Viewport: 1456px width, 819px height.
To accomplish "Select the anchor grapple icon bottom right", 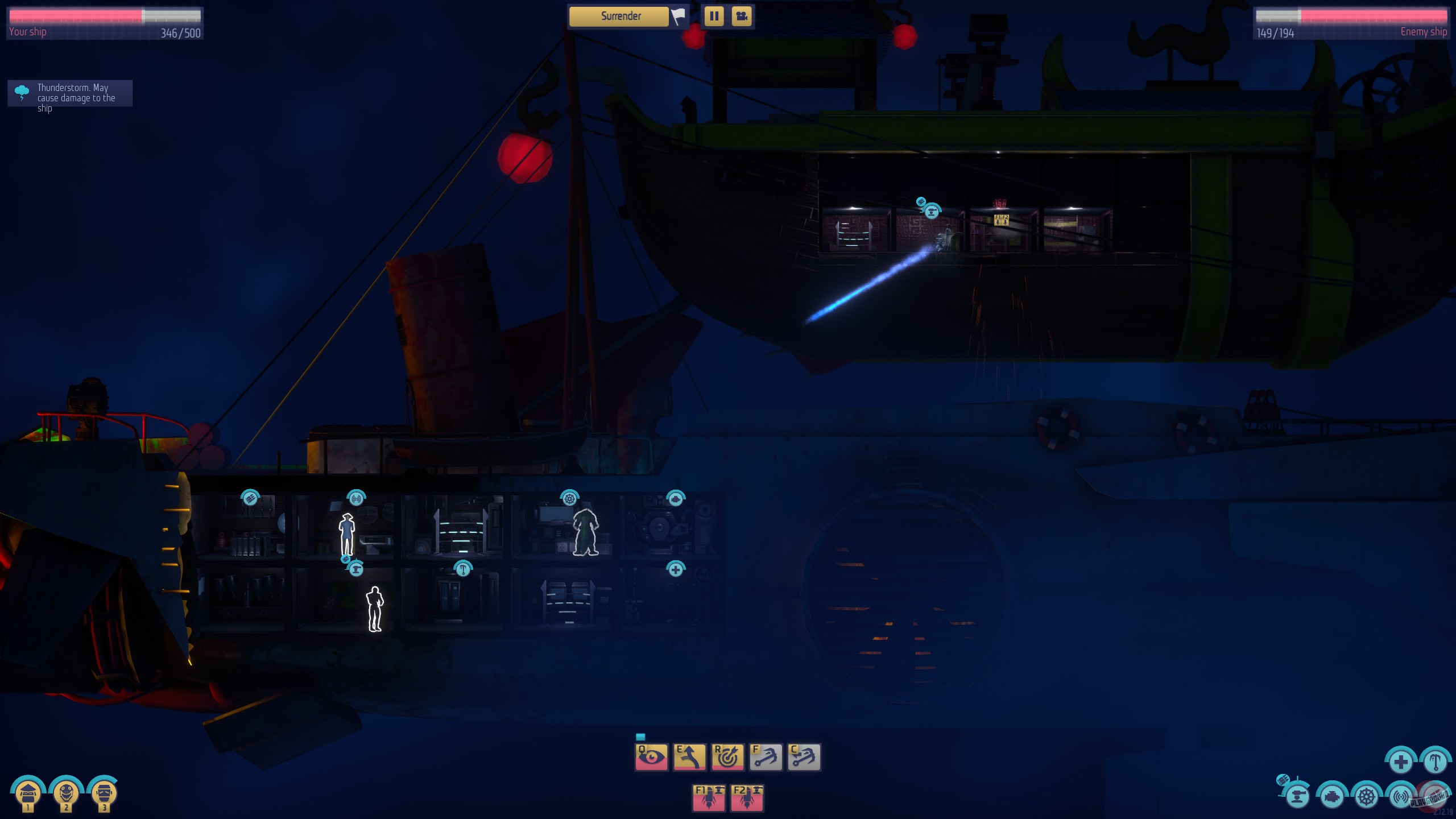I will click(1437, 761).
